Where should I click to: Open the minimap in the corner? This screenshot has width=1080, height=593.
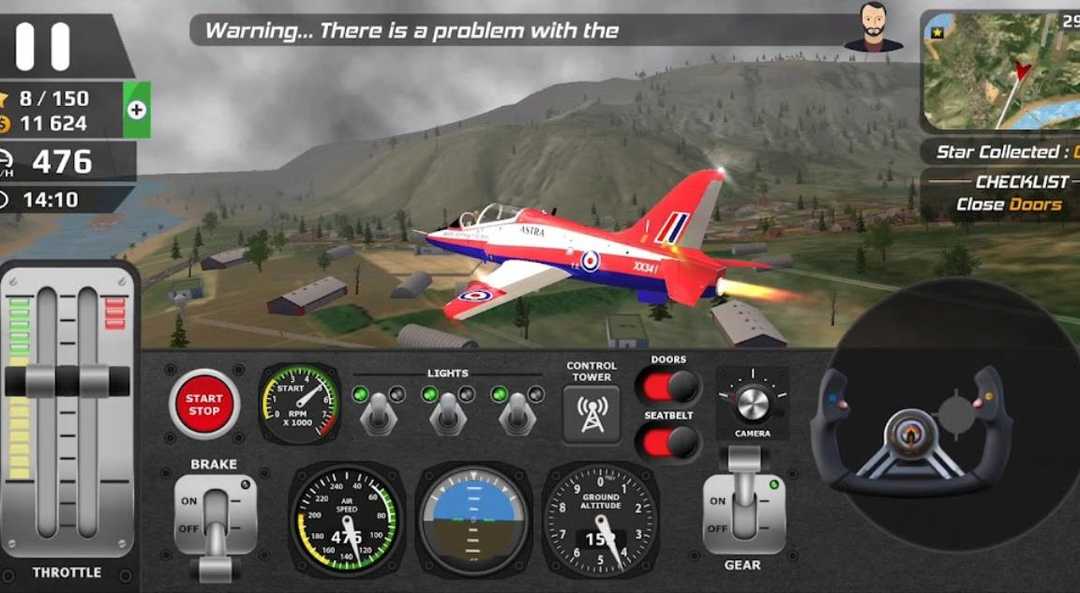(x=1000, y=72)
